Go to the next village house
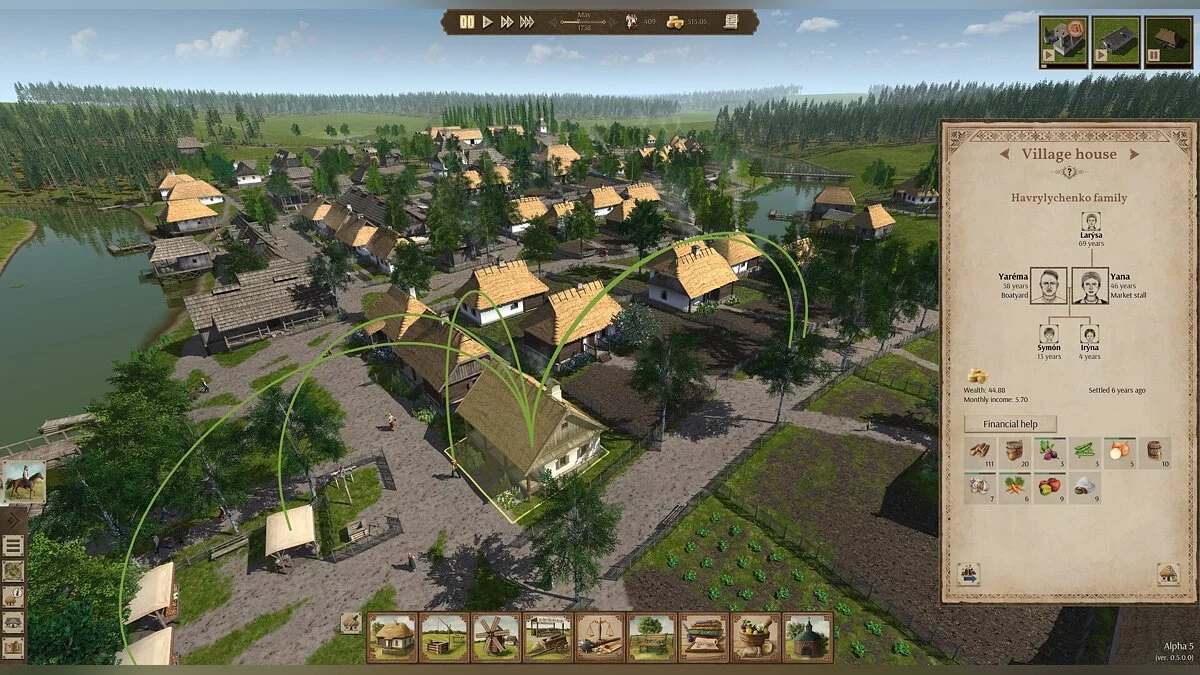Viewport: 1200px width, 675px height. [x=1134, y=154]
